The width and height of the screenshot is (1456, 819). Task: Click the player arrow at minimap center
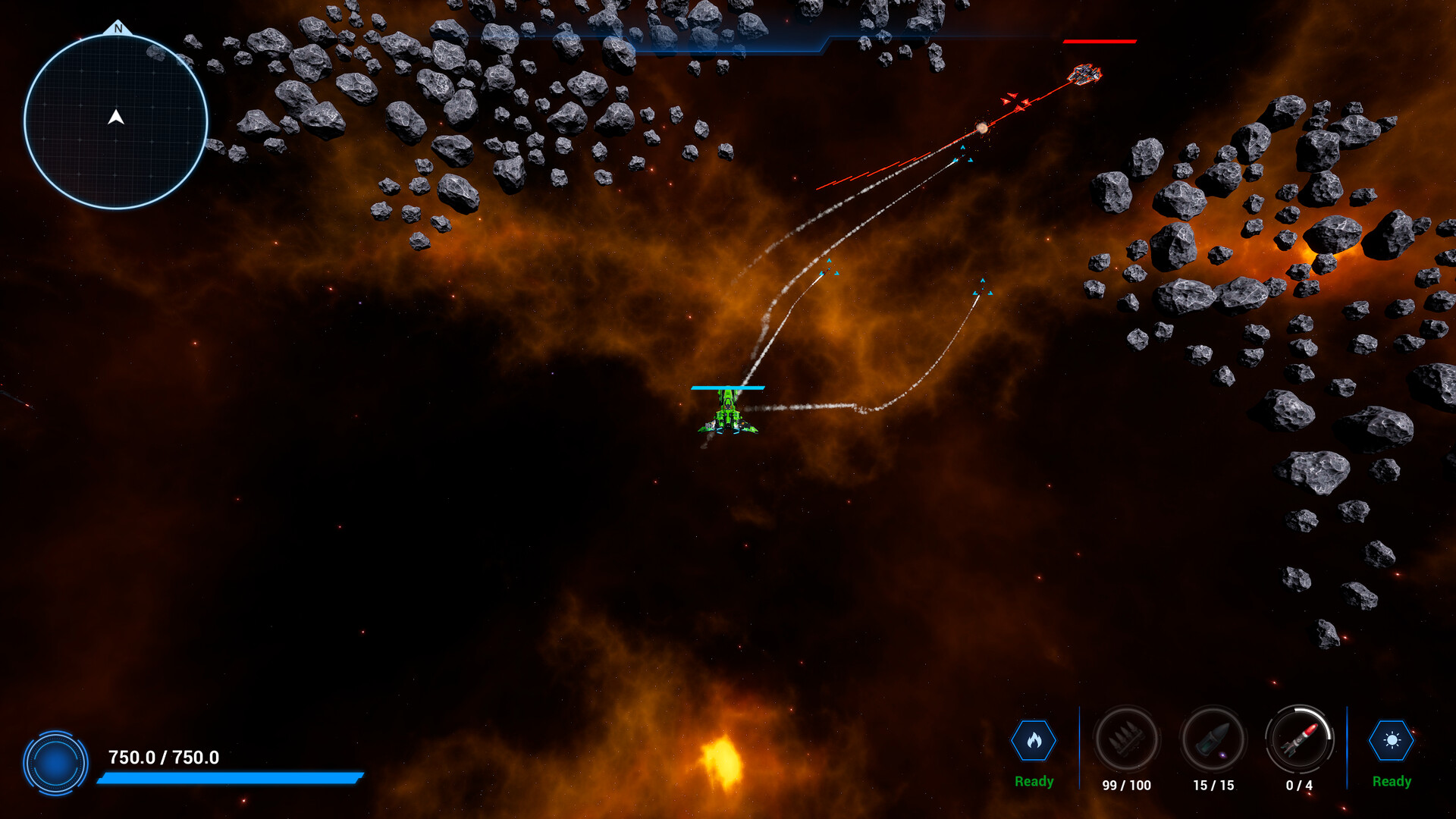coord(118,118)
